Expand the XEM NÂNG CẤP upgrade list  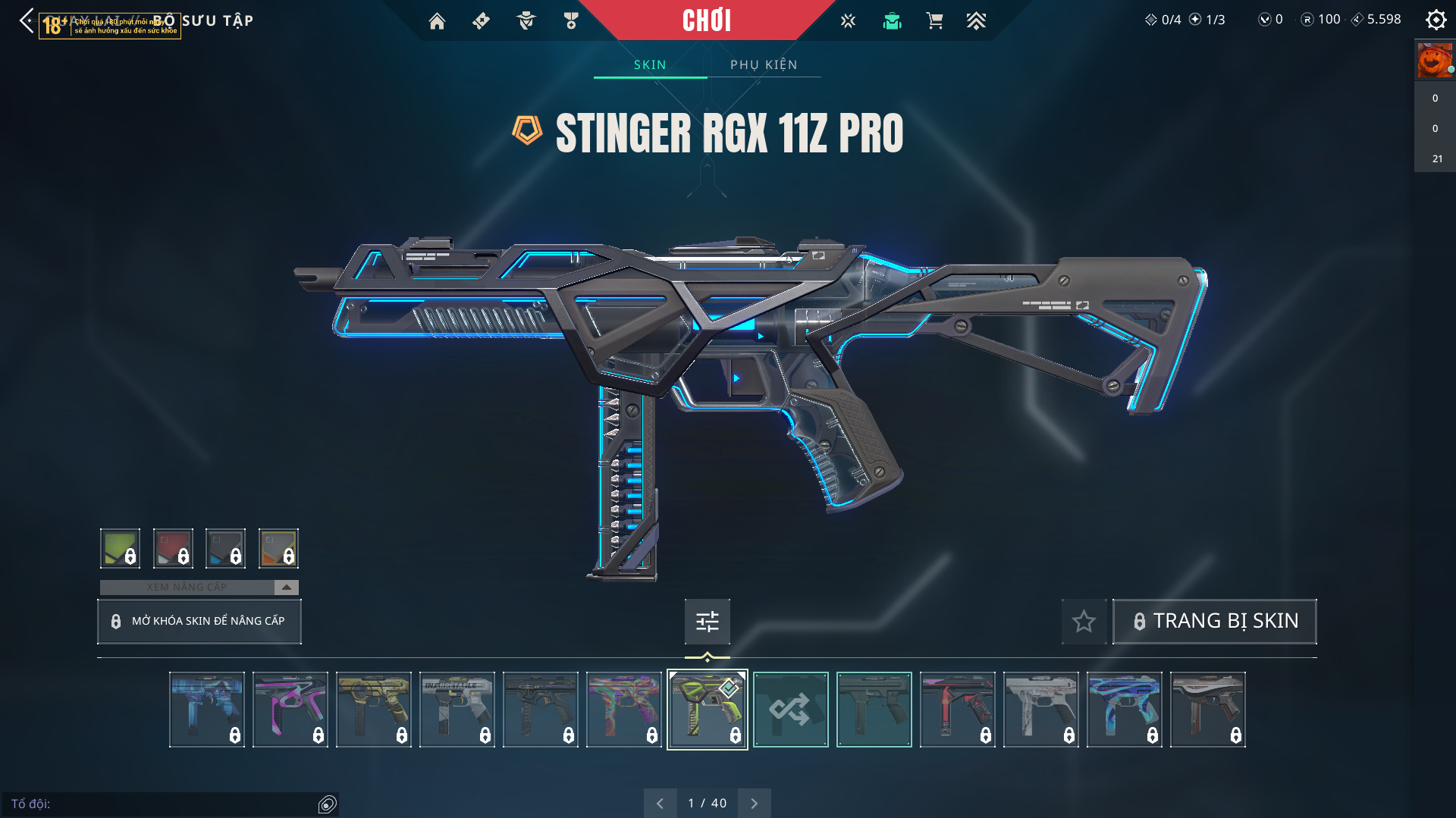pyautogui.click(x=286, y=587)
